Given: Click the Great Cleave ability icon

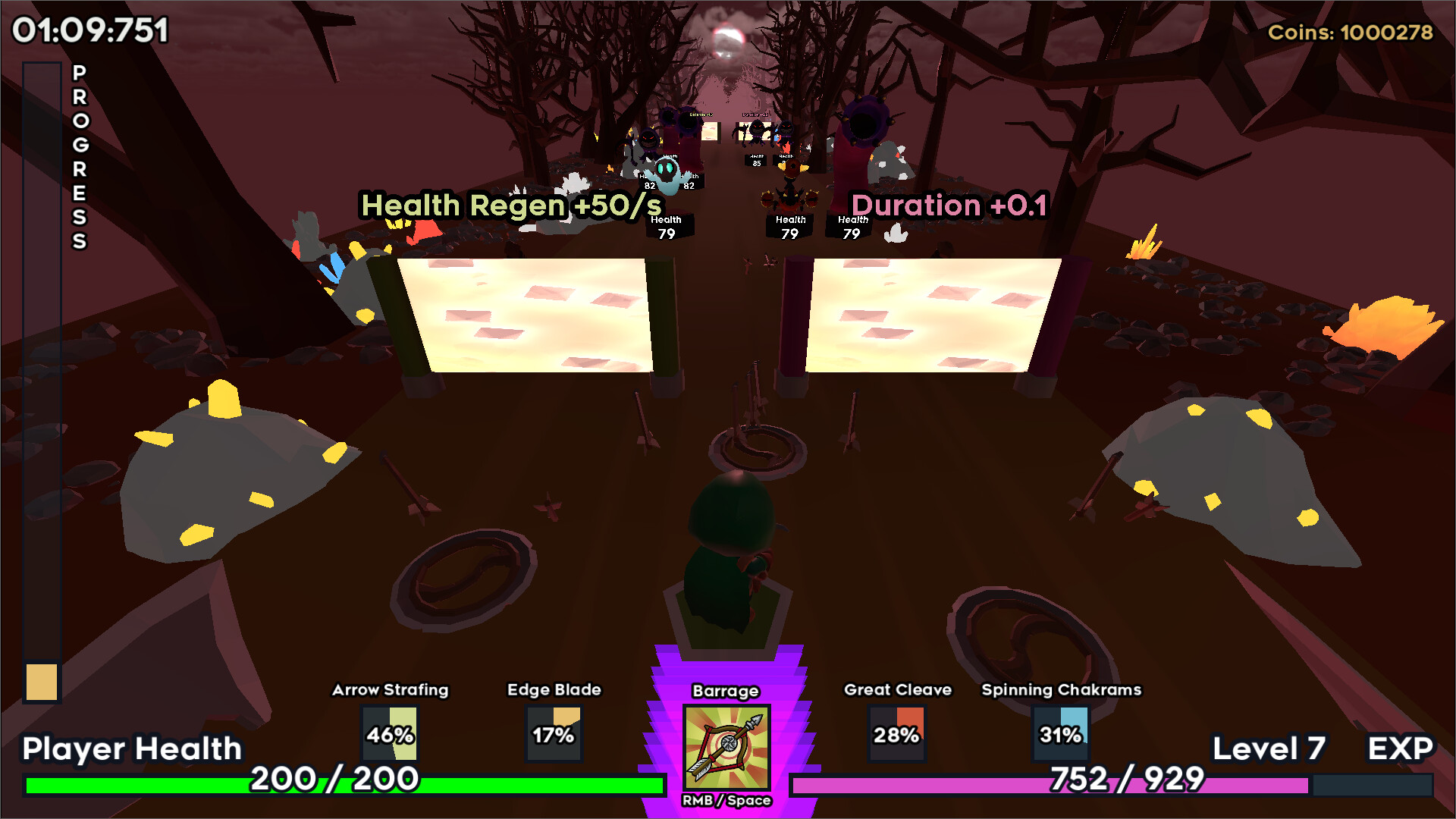Looking at the screenshot, I should 898,733.
